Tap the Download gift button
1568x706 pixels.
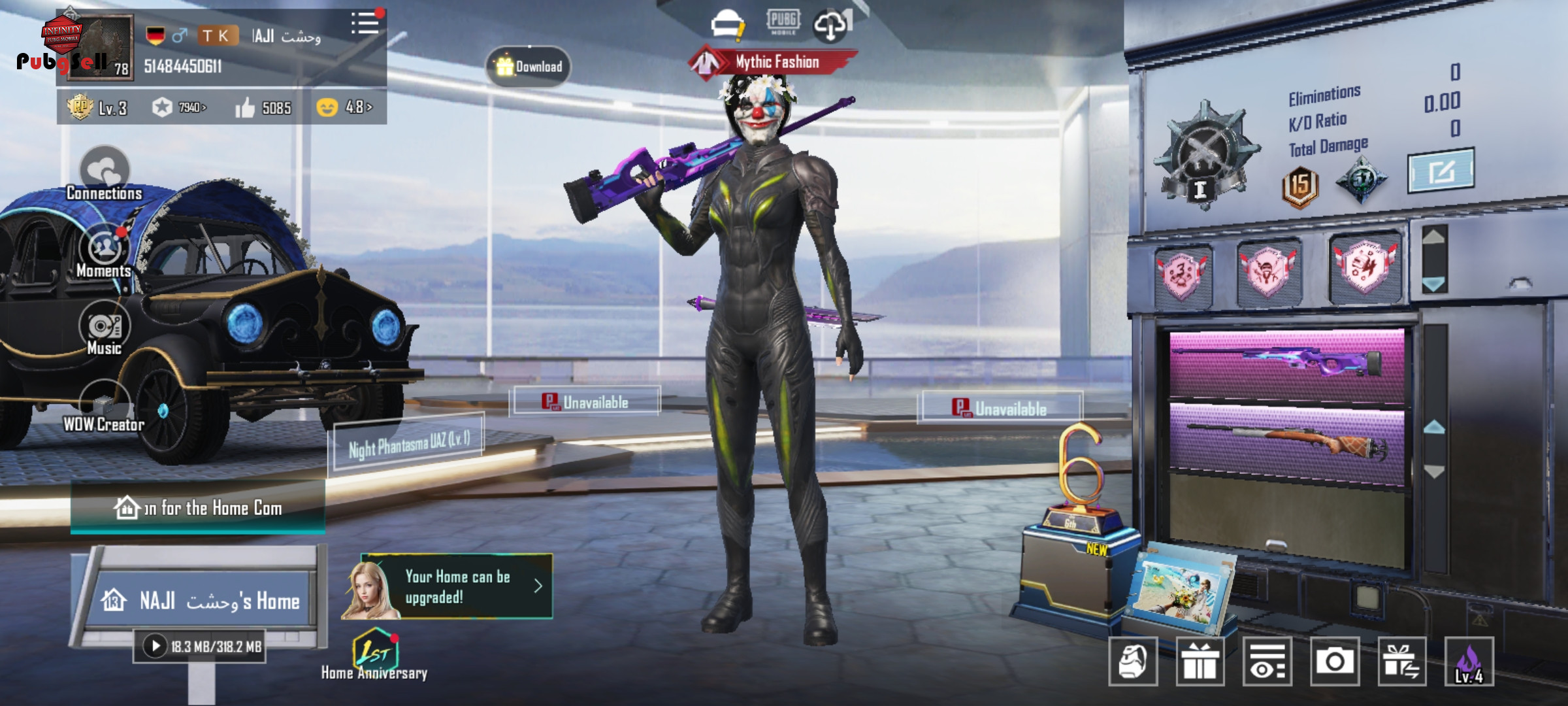click(529, 67)
